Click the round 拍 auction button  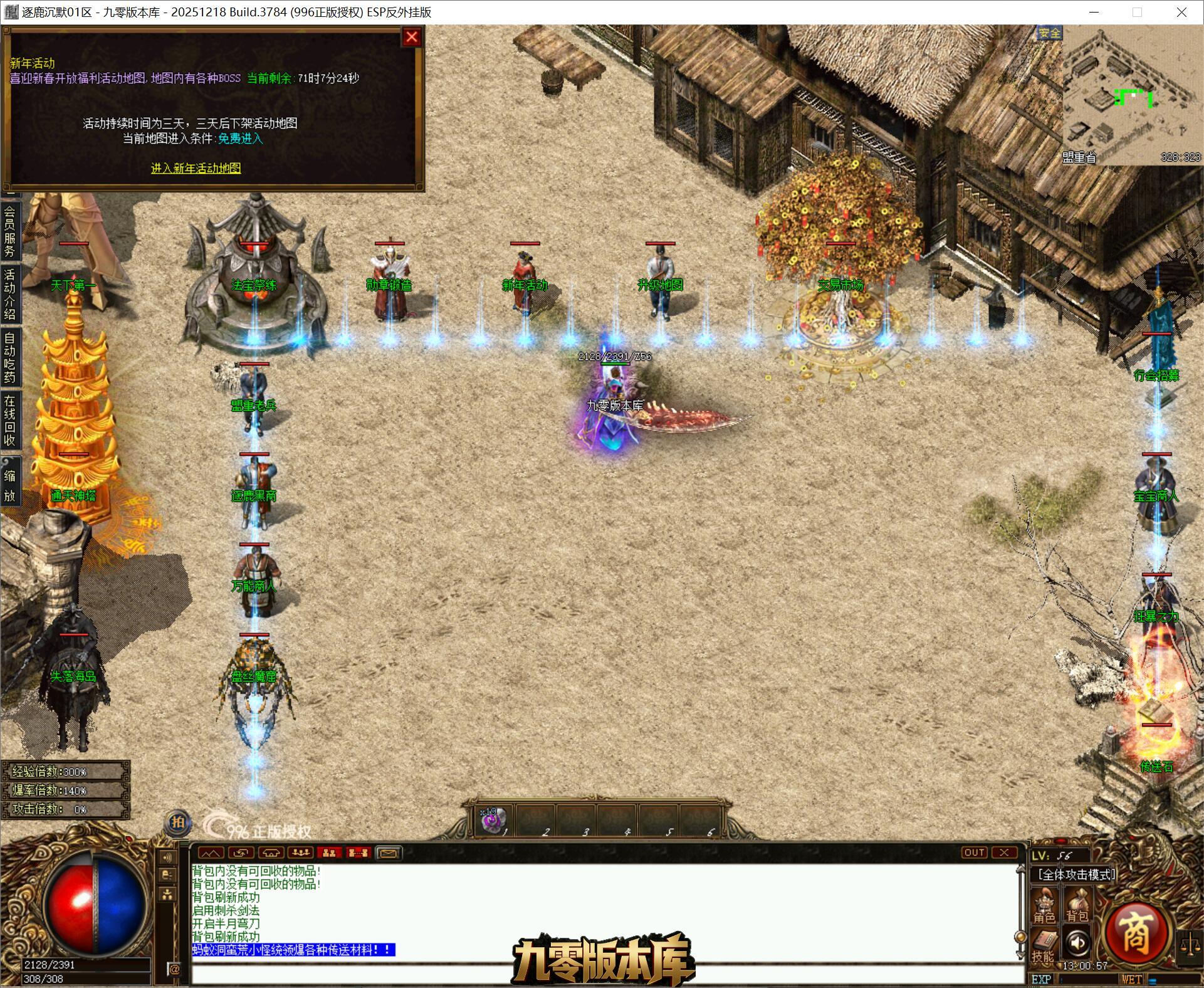178,822
